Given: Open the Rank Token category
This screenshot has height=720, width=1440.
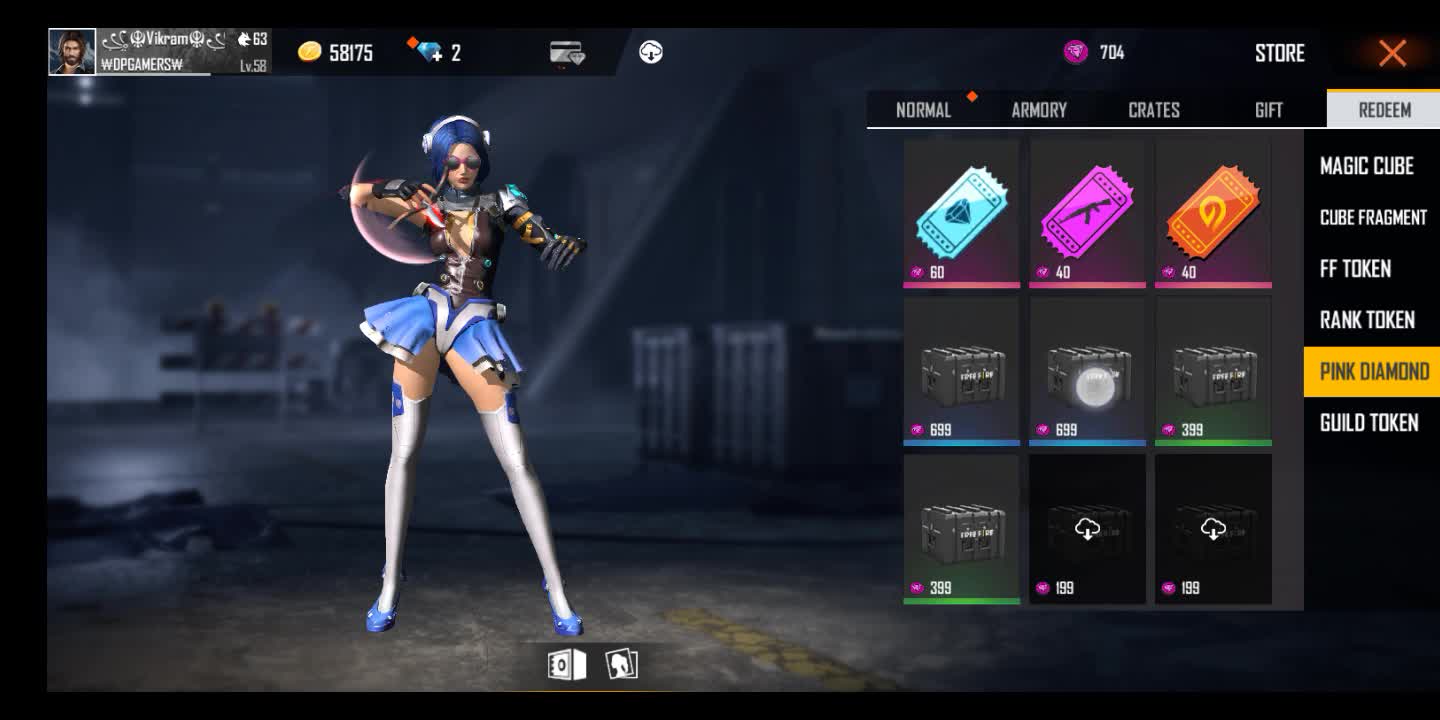Looking at the screenshot, I should point(1367,320).
